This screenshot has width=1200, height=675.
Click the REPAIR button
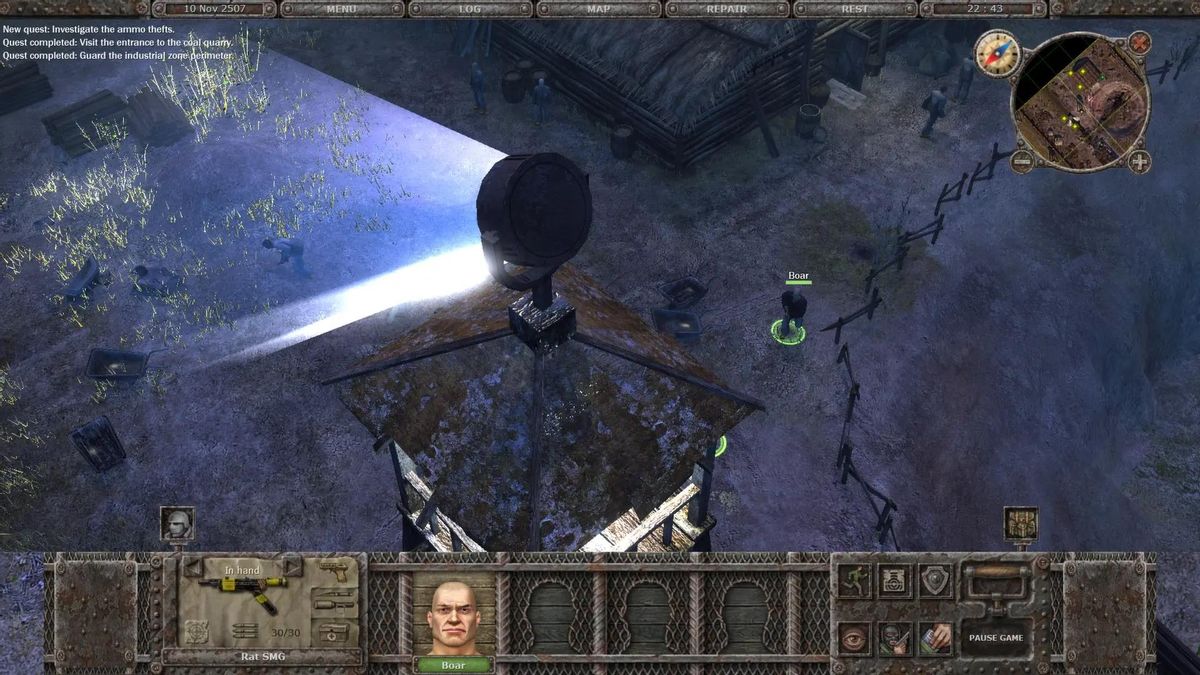click(726, 9)
